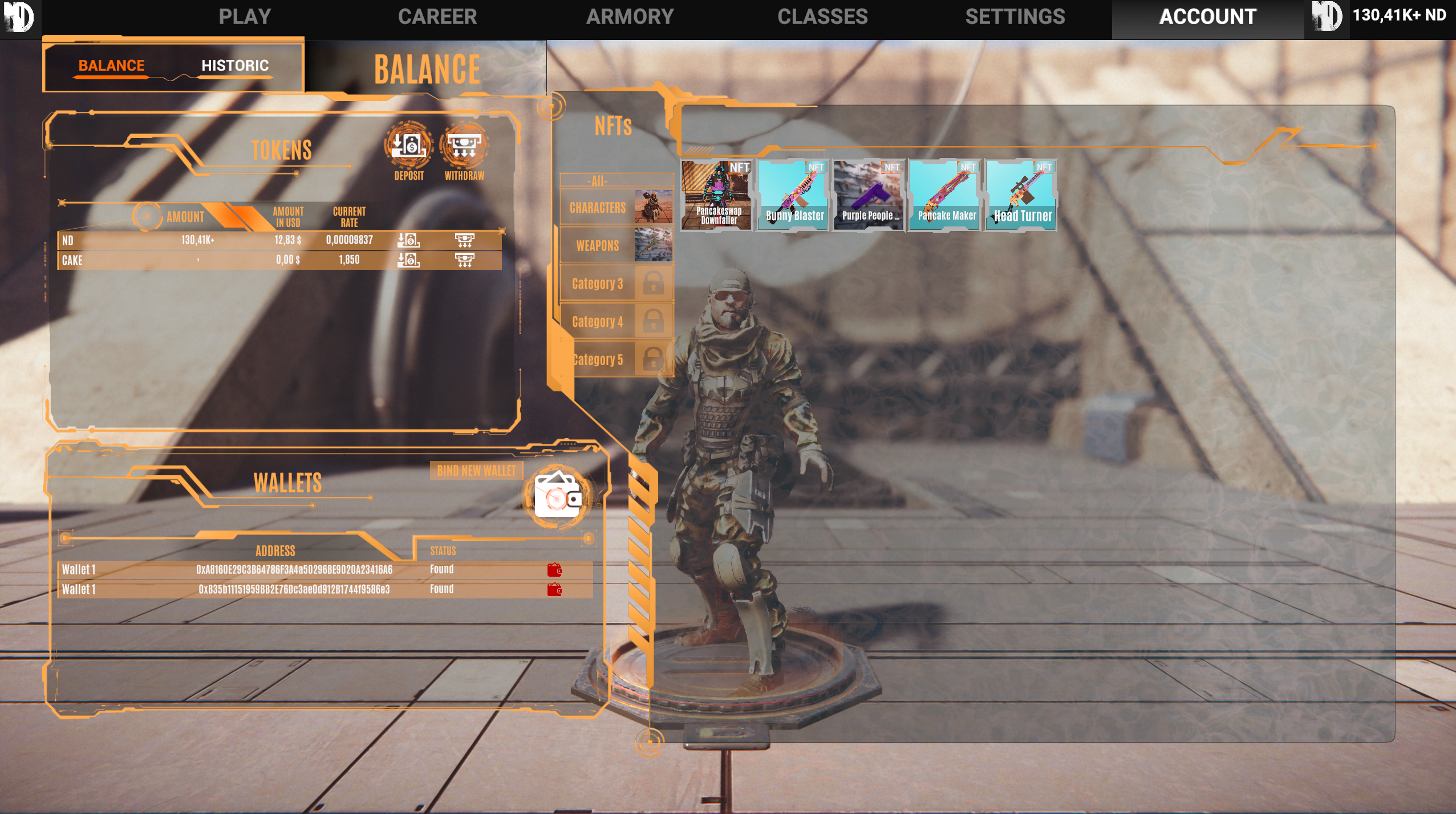Select the BALANCE tab
Viewport: 1456px width, 814px height.
pos(111,66)
